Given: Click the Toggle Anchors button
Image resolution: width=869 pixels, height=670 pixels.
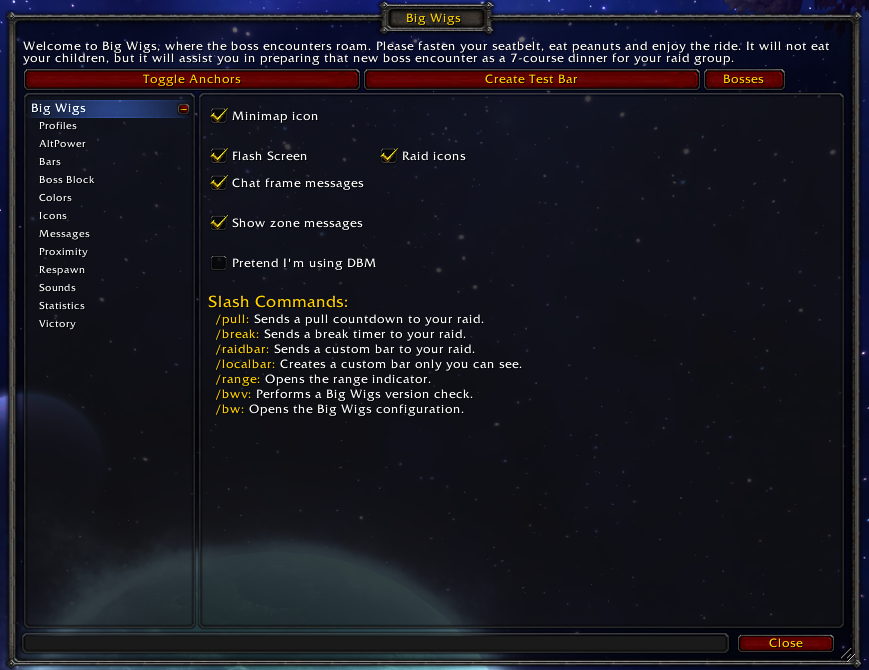Looking at the screenshot, I should (x=191, y=79).
